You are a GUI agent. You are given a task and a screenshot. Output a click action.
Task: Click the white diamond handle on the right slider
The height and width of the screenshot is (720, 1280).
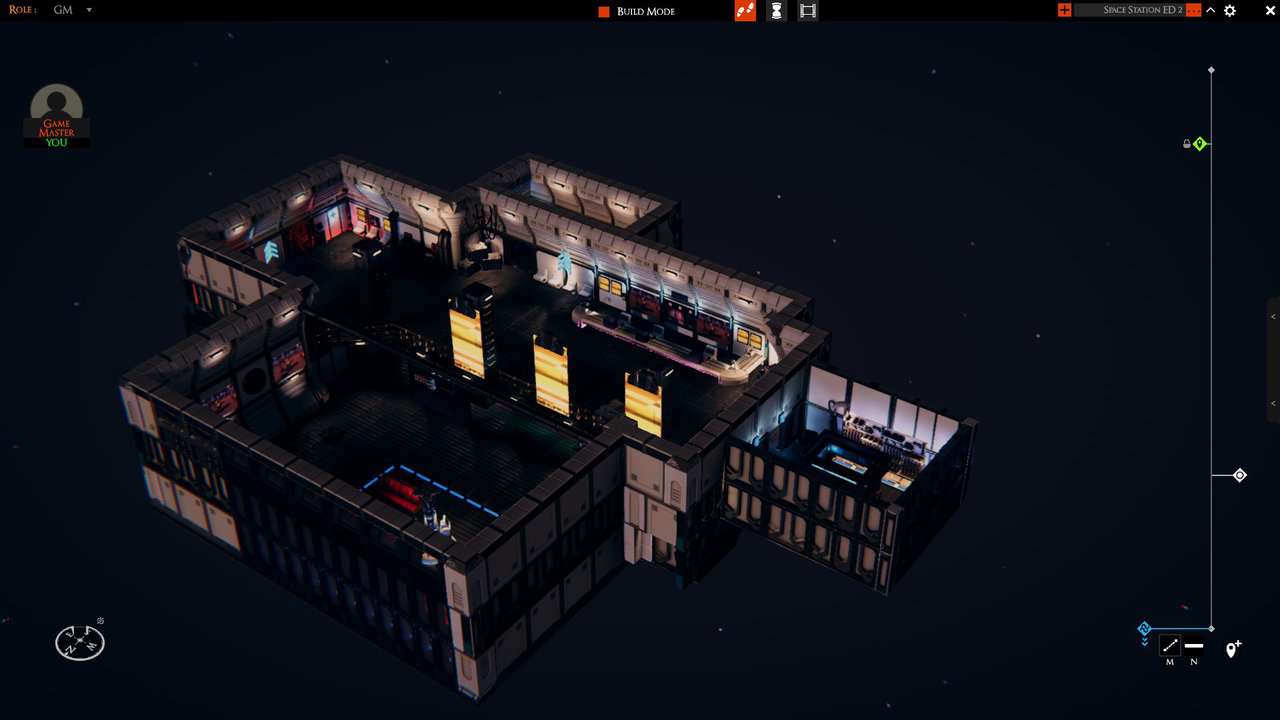pos(1239,475)
